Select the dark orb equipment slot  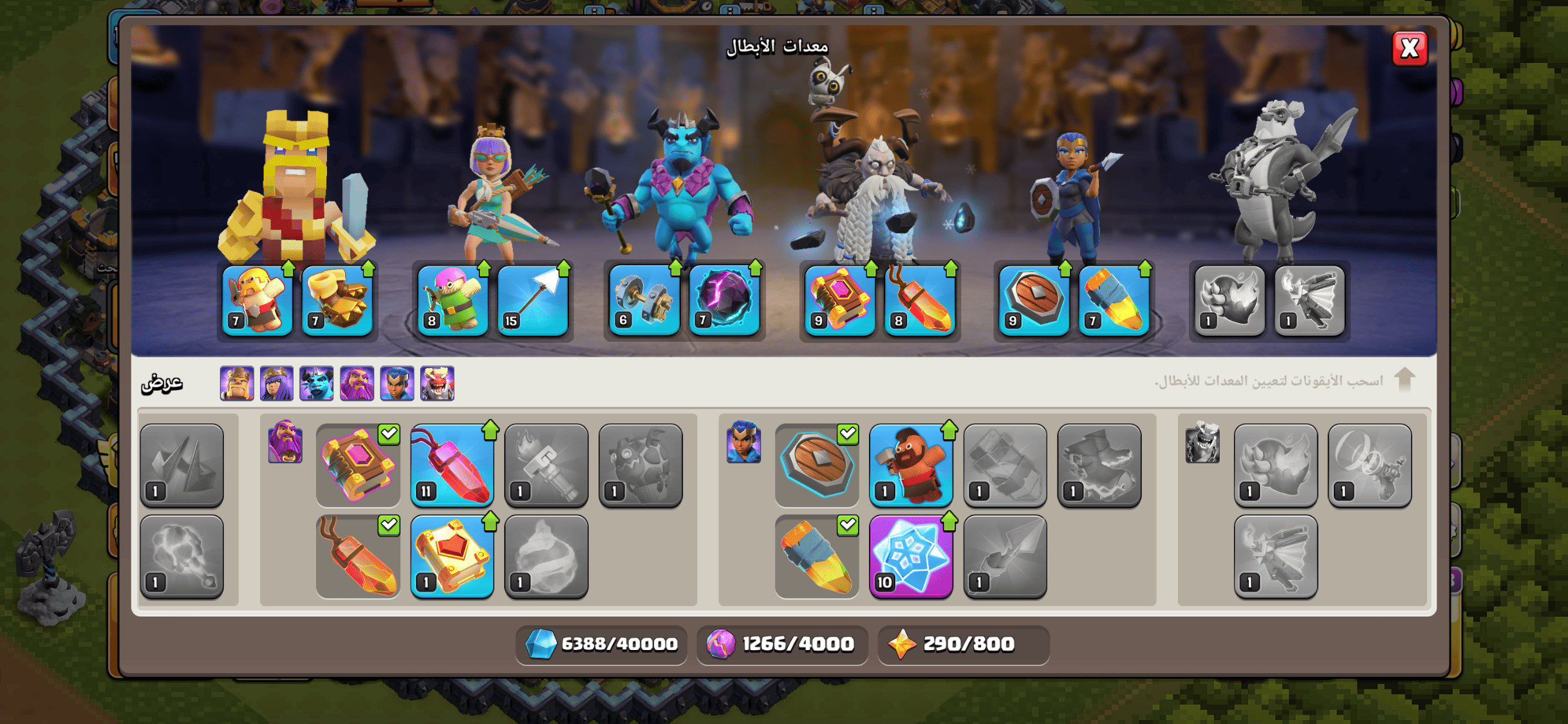[725, 301]
